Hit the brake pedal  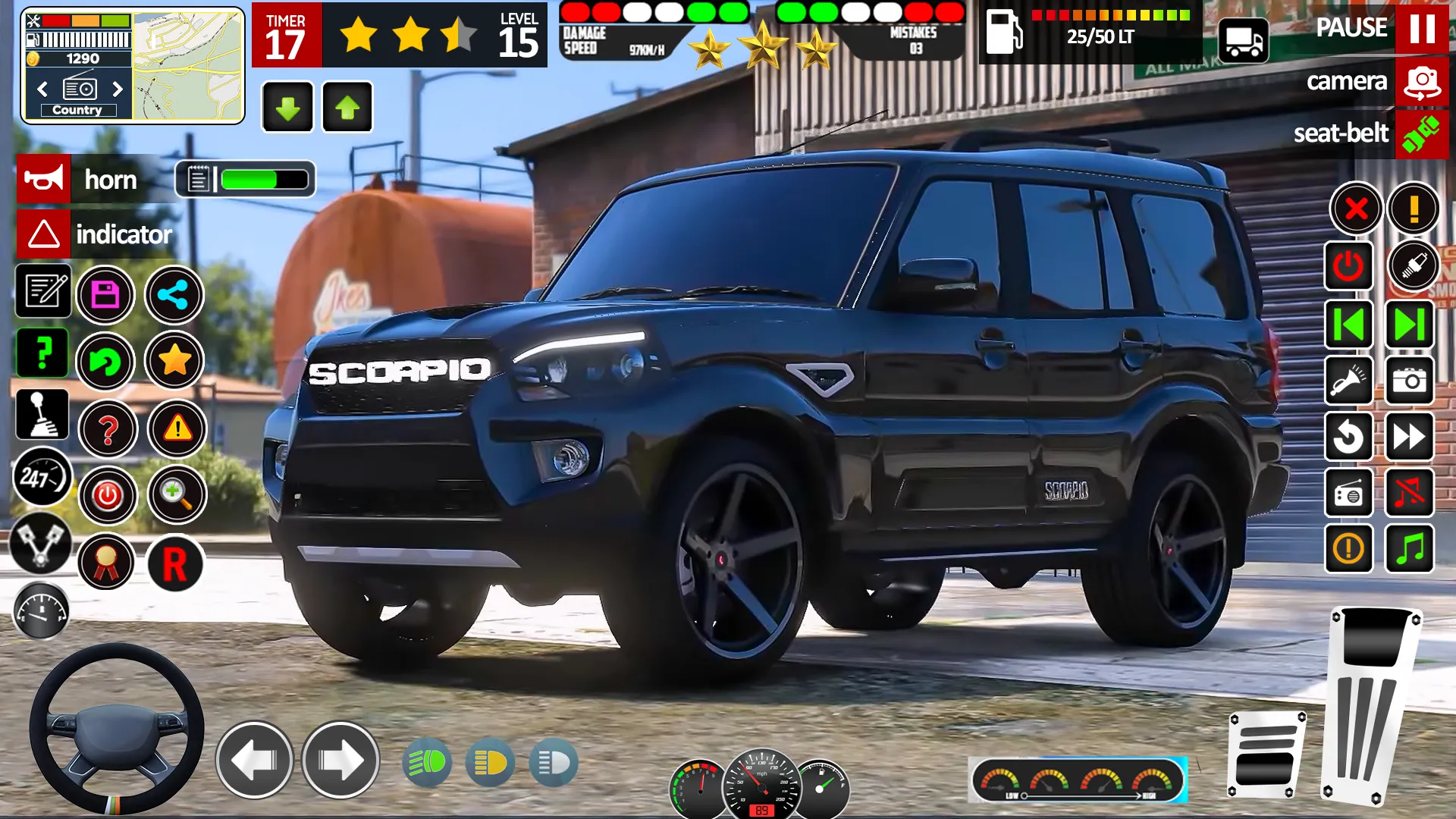(x=1265, y=755)
